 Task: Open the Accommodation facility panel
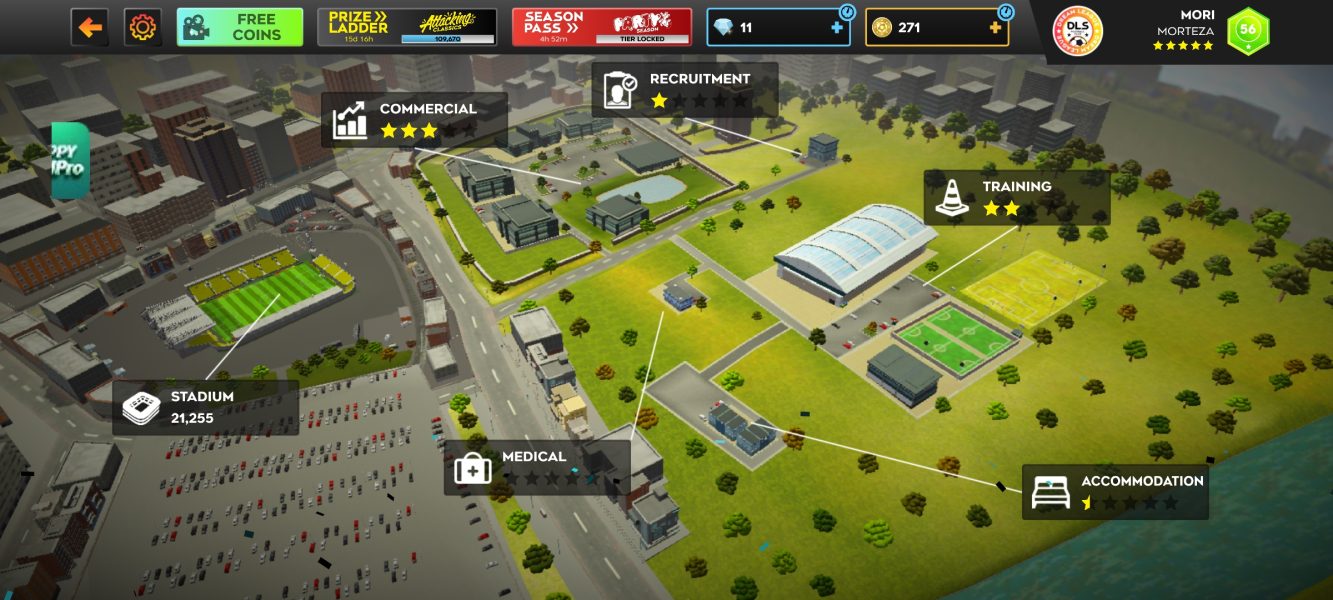1115,491
